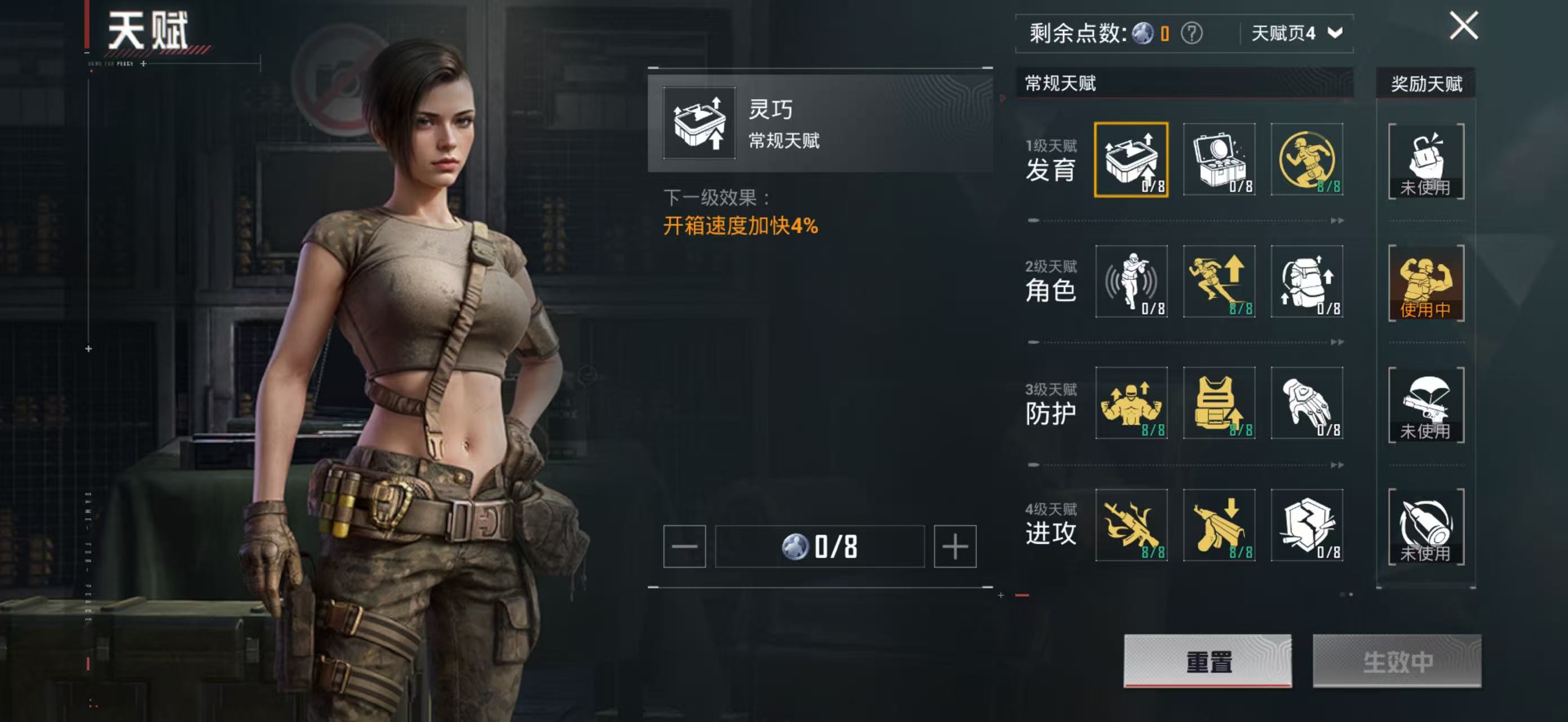Close the talent screen
The image size is (1568, 722).
(x=1463, y=26)
